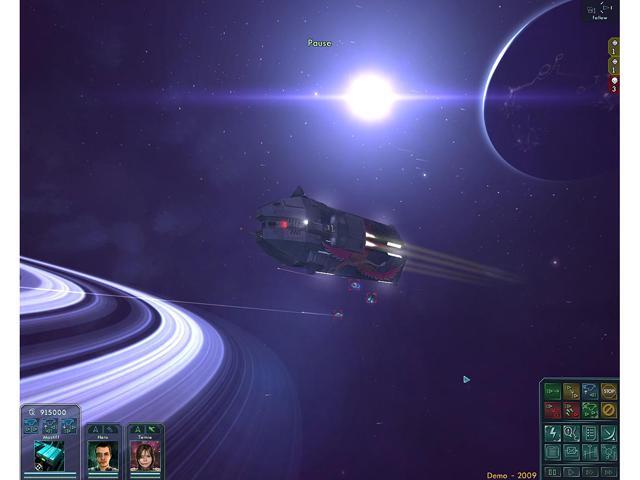This screenshot has height=480, width=640.
Task: Open the checklist objectives button
Action: pos(590,433)
